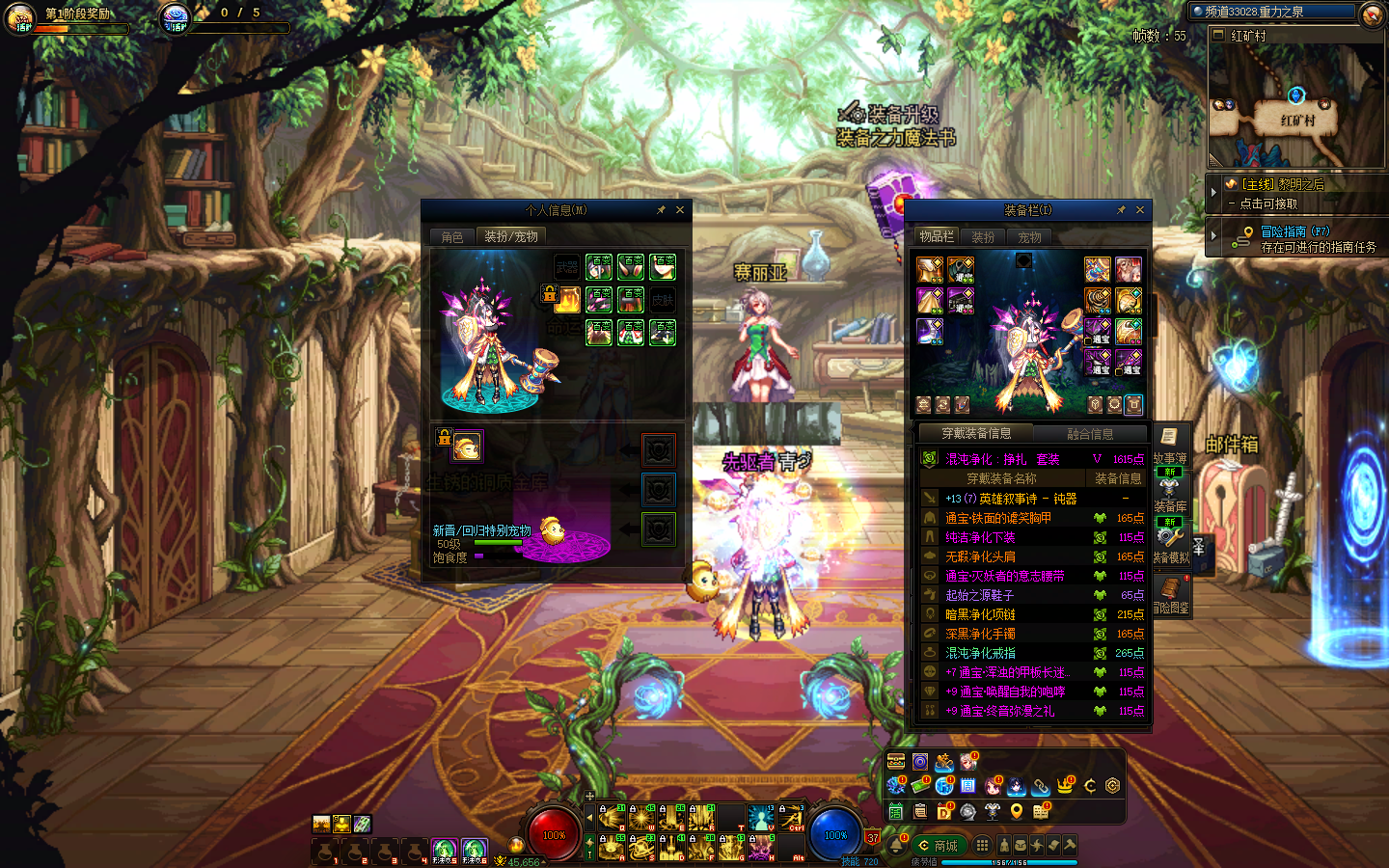
Task: Pin the 装备栏 window with pushpin
Action: 1121,210
